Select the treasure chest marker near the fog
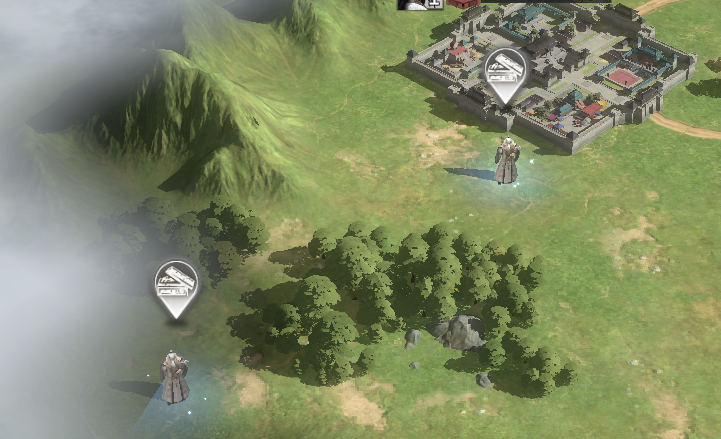This screenshot has height=439, width=721. (x=176, y=285)
